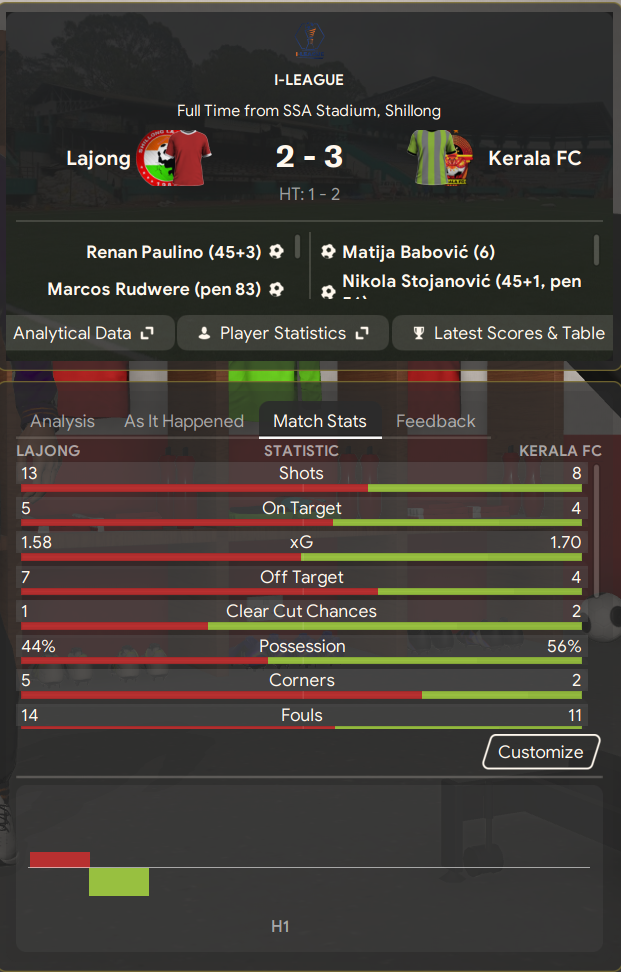The height and width of the screenshot is (972, 621).
Task: Switch to the As It Happened tab
Action: [x=184, y=421]
